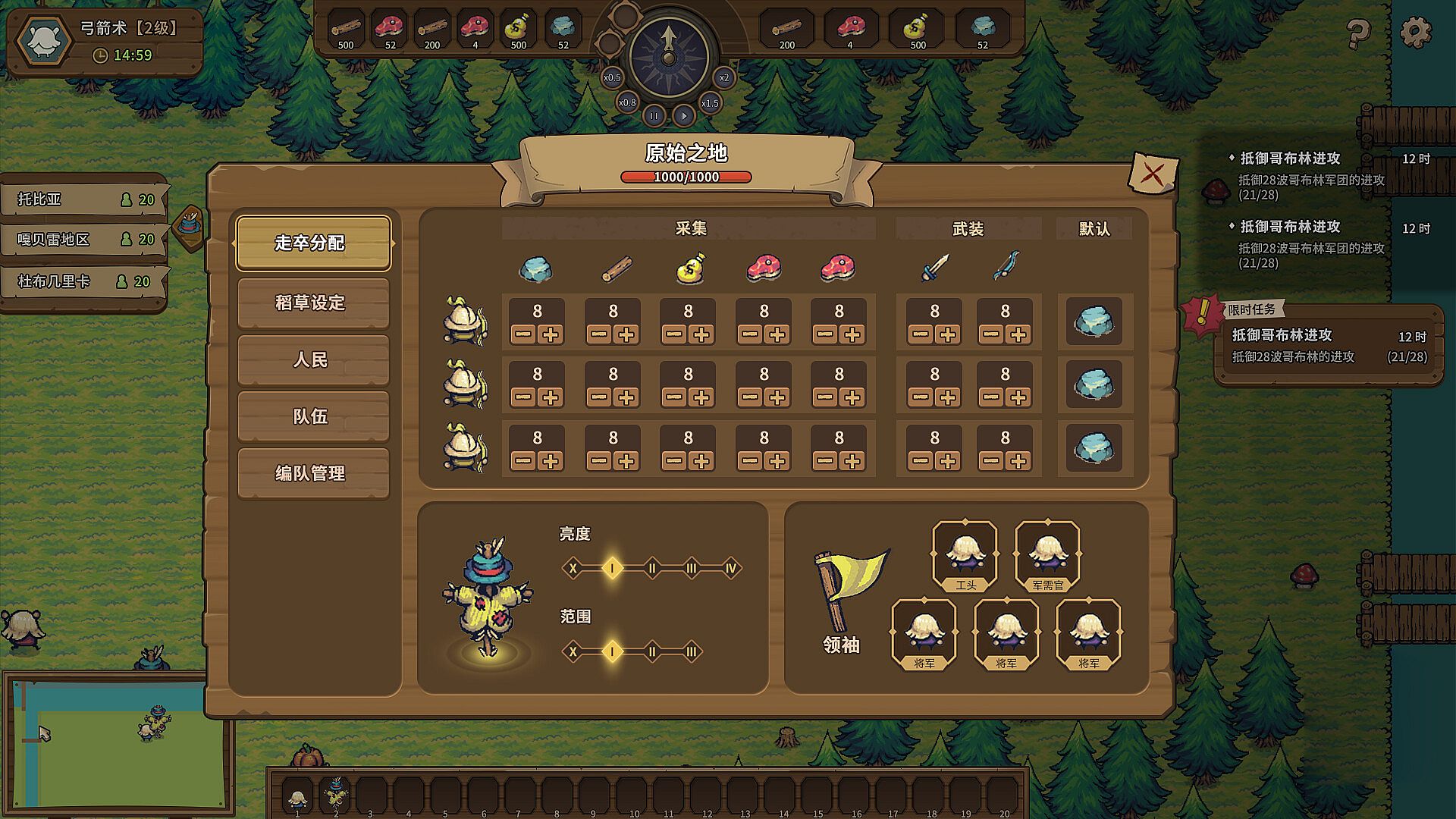Set game speed to x2
This screenshot has height=819, width=1456.
tap(724, 77)
